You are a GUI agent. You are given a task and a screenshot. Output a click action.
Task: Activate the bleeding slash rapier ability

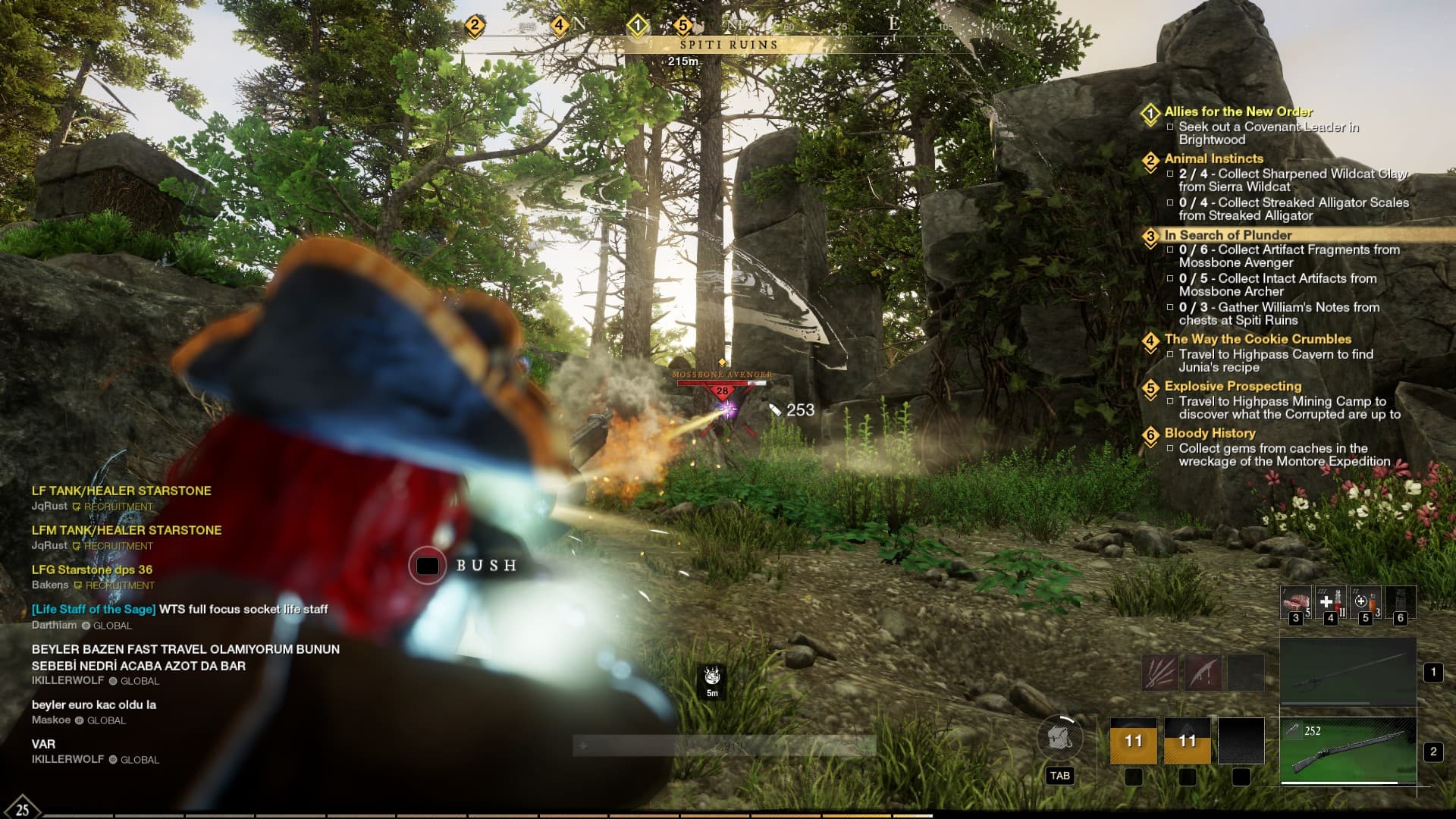(1203, 672)
